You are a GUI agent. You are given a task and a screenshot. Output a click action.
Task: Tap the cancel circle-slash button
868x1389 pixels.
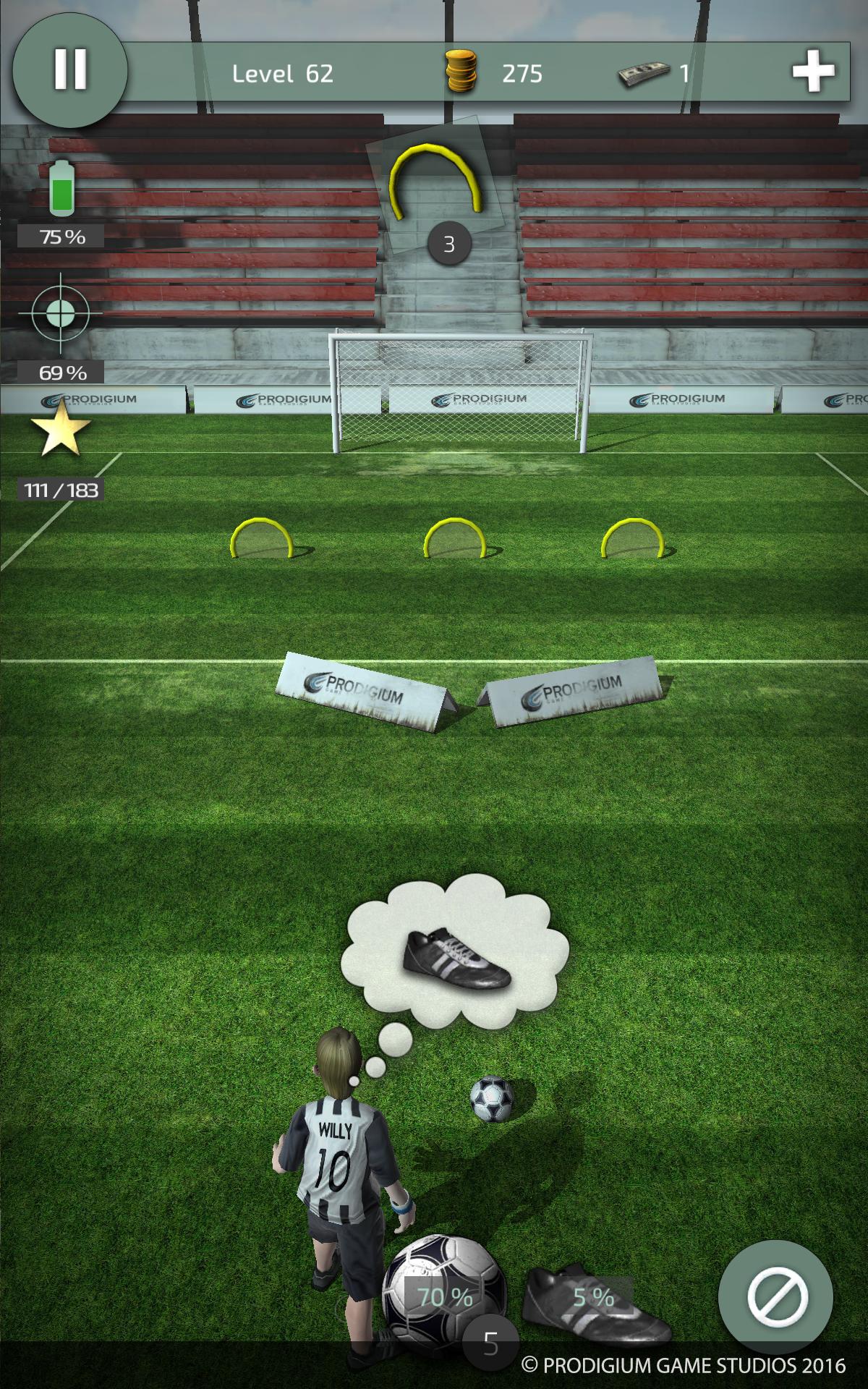[x=775, y=1296]
